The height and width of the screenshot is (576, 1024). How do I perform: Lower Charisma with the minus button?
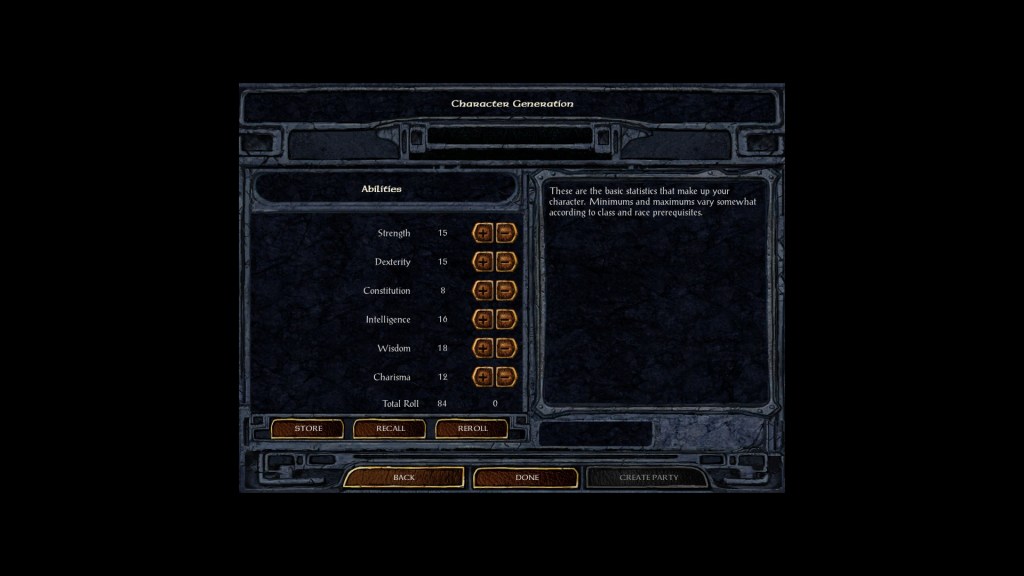point(506,377)
